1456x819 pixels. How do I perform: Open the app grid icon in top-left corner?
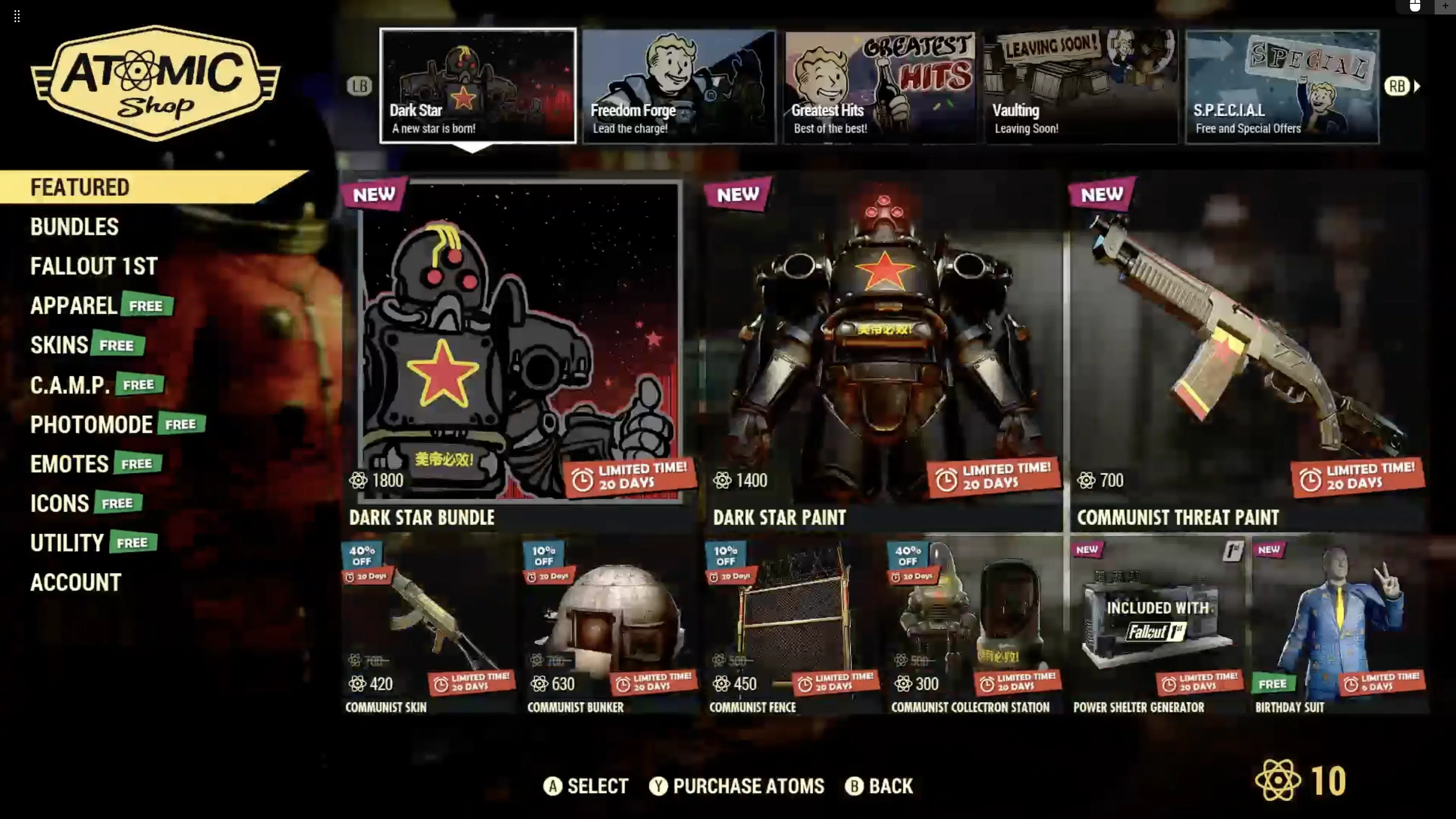pos(17,17)
